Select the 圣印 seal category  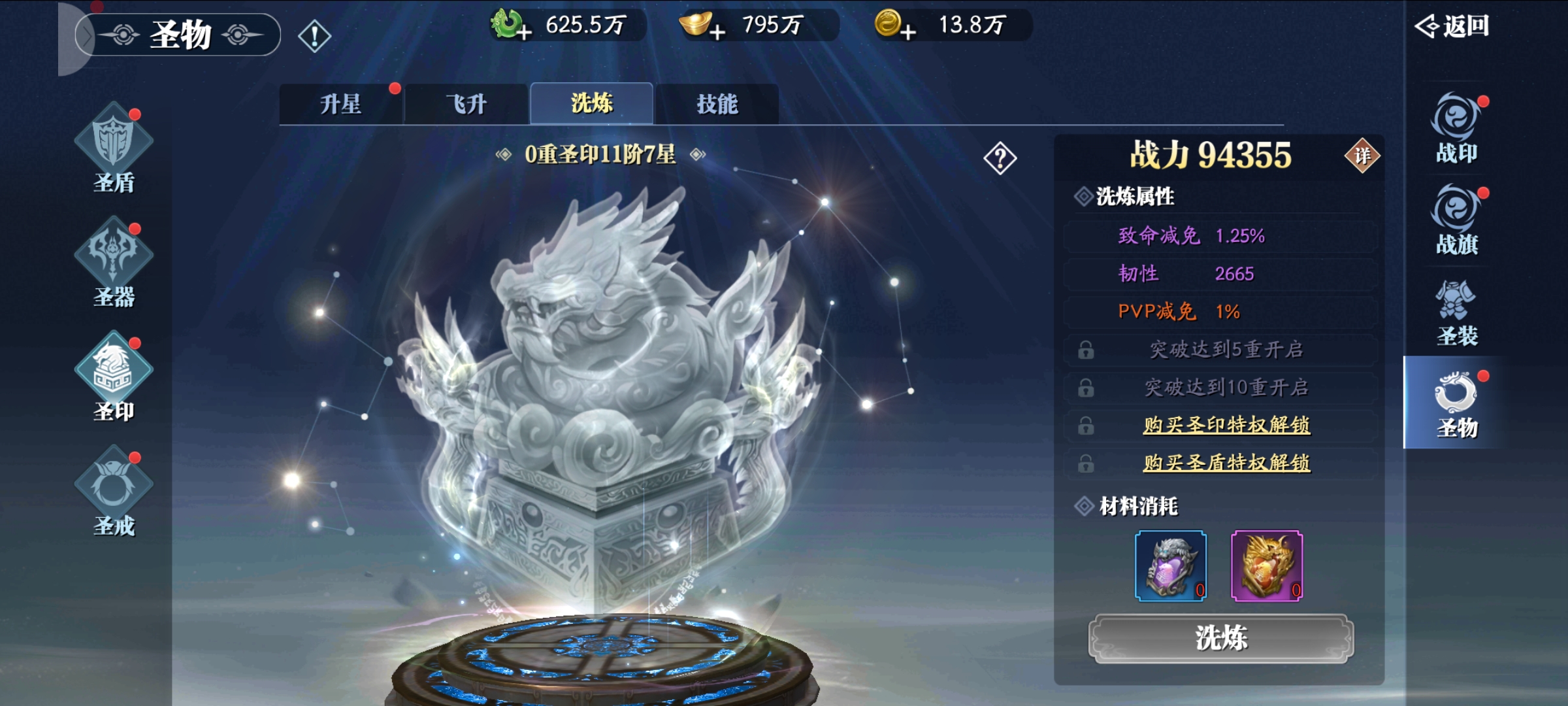pyautogui.click(x=114, y=376)
